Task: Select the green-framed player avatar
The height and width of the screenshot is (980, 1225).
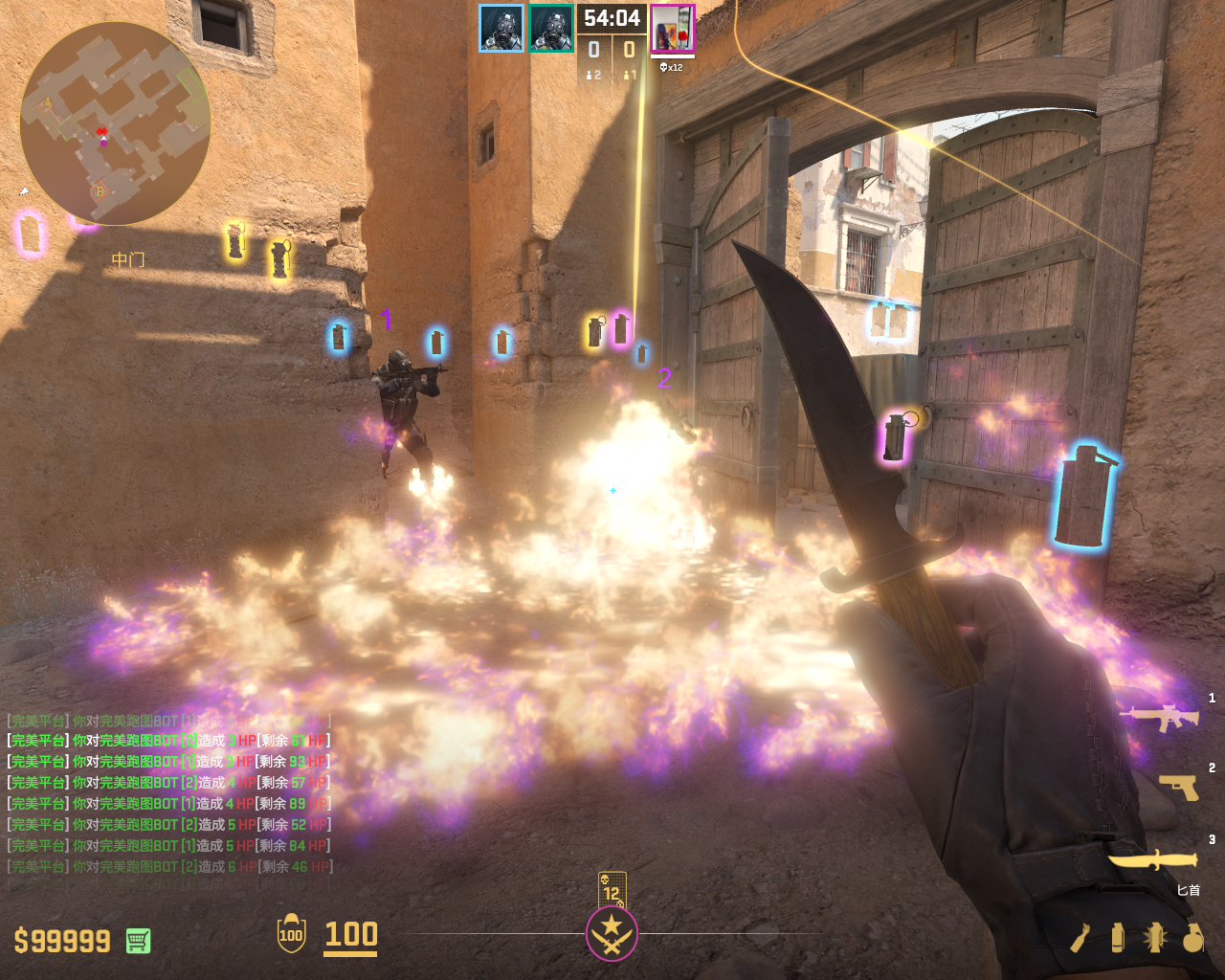Action: [x=551, y=29]
